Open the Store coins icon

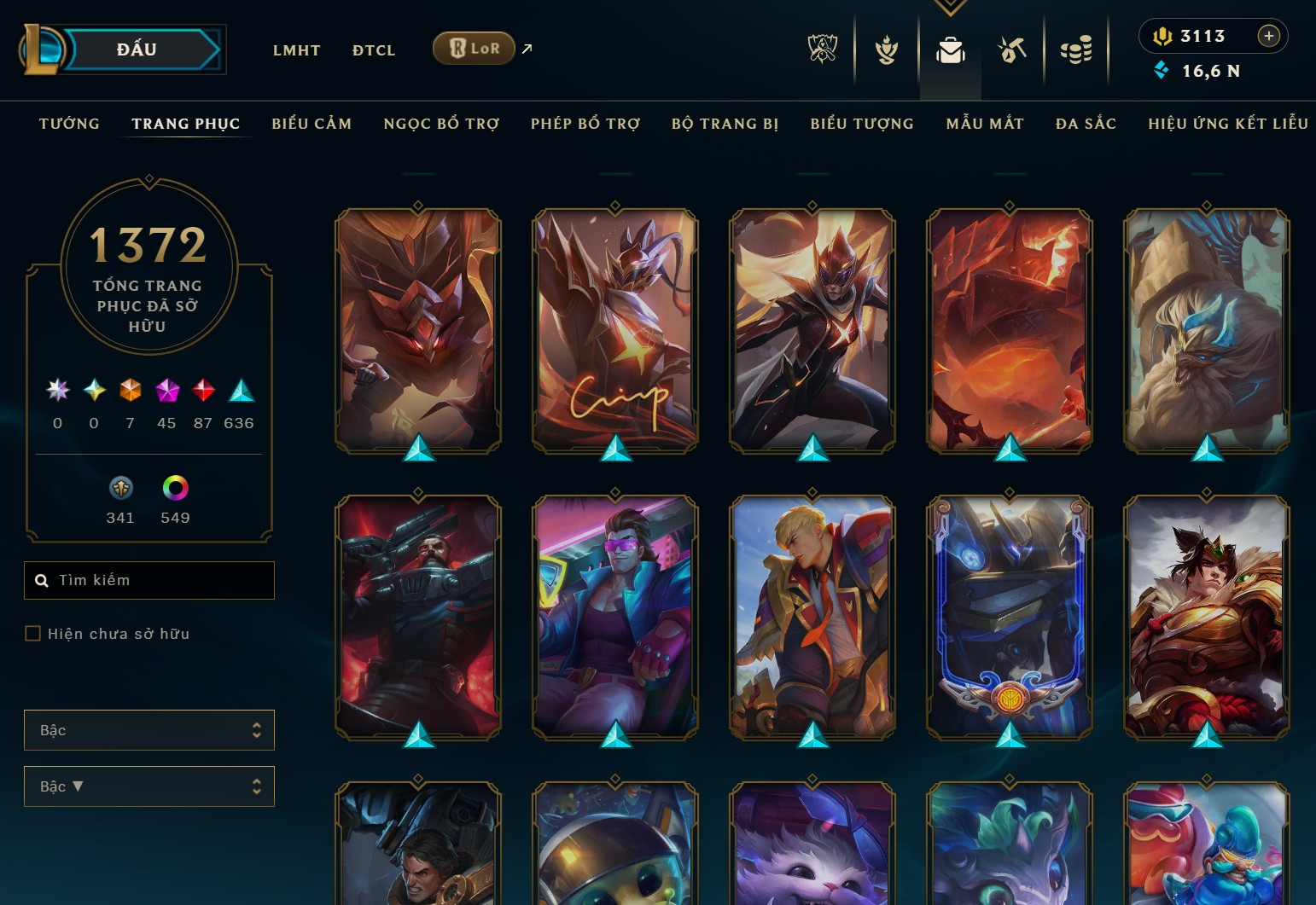pyautogui.click(x=1078, y=49)
